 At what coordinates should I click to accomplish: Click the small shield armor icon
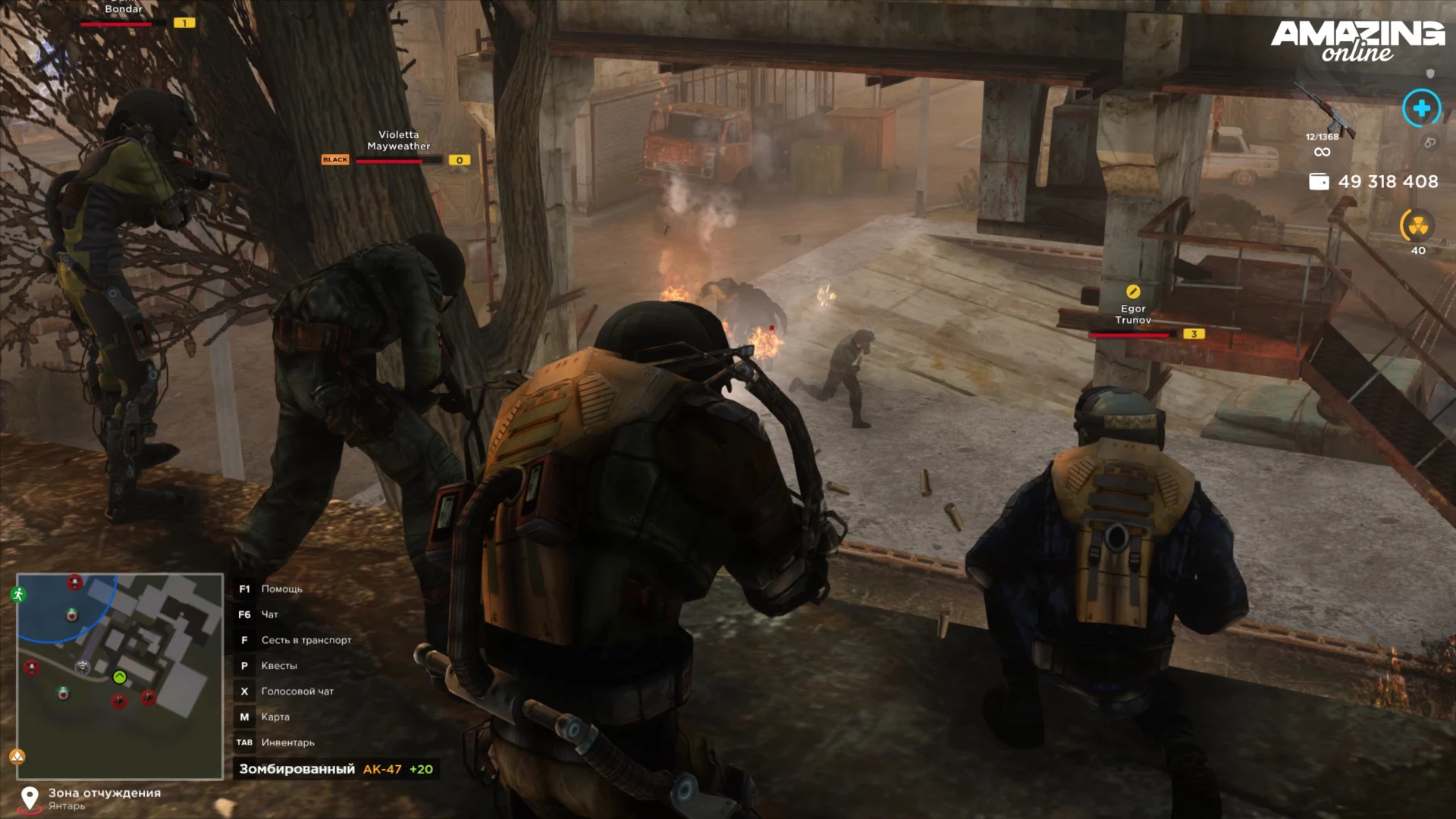pyautogui.click(x=1430, y=74)
